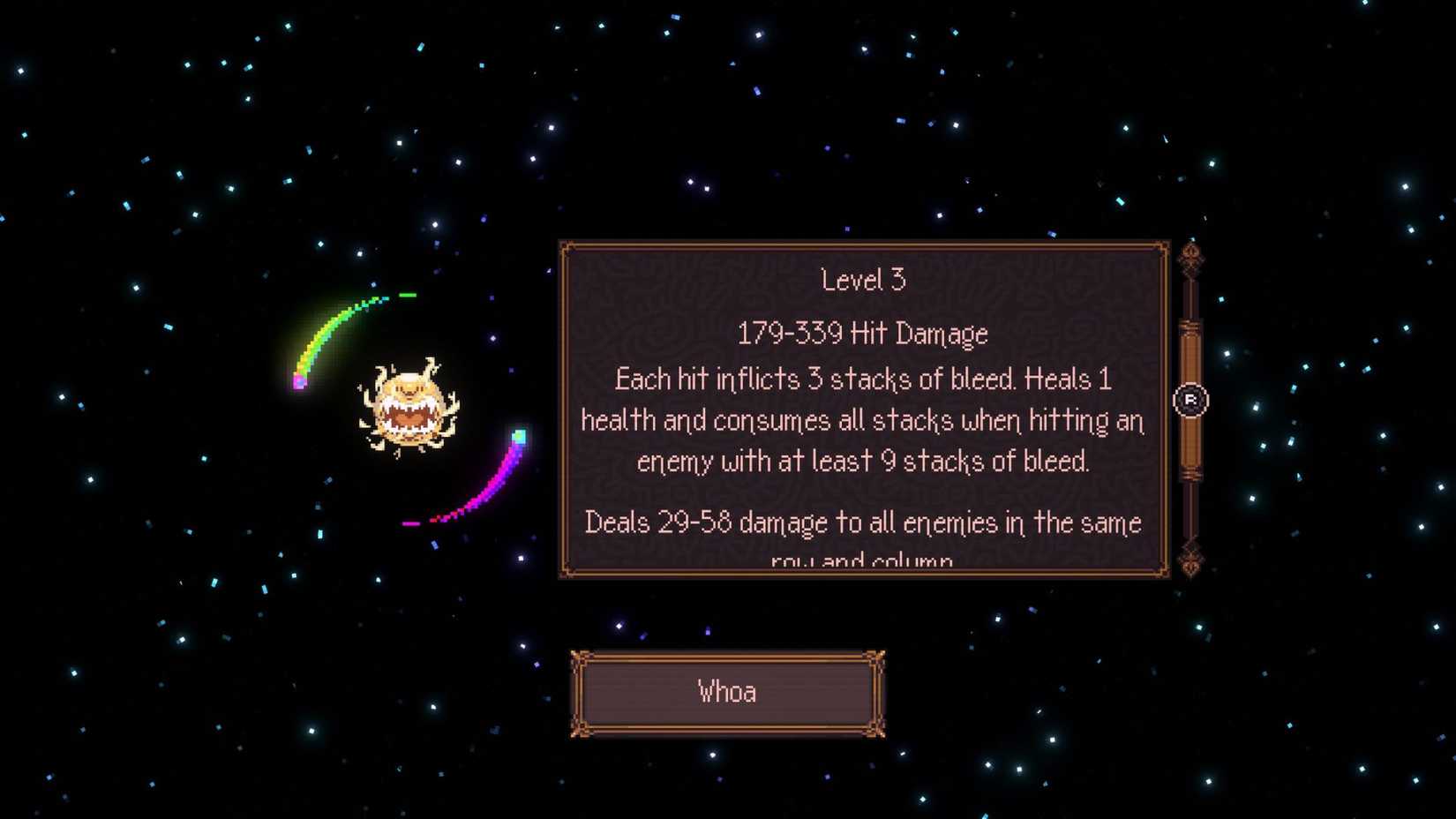Click the 179-339 Hit Damage text
Image resolution: width=1456 pixels, height=819 pixels.
862,334
